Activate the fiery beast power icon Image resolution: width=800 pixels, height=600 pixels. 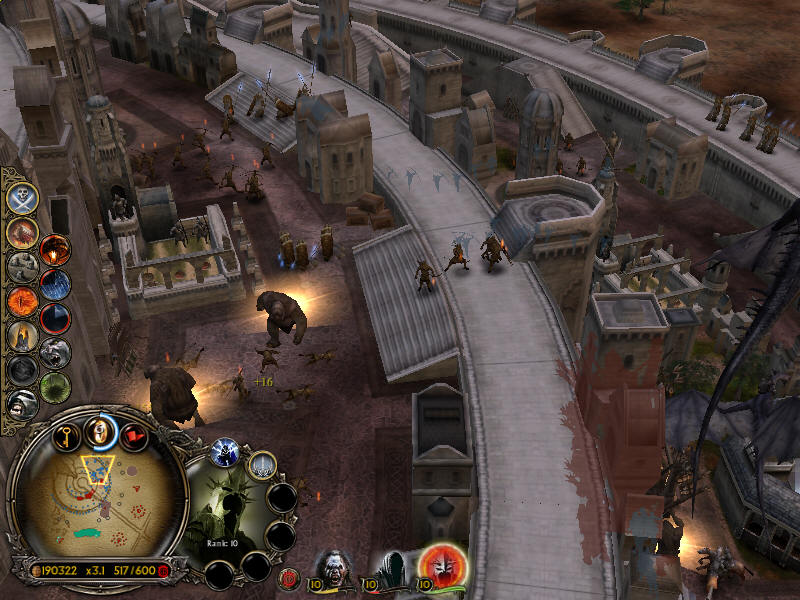click(22, 233)
